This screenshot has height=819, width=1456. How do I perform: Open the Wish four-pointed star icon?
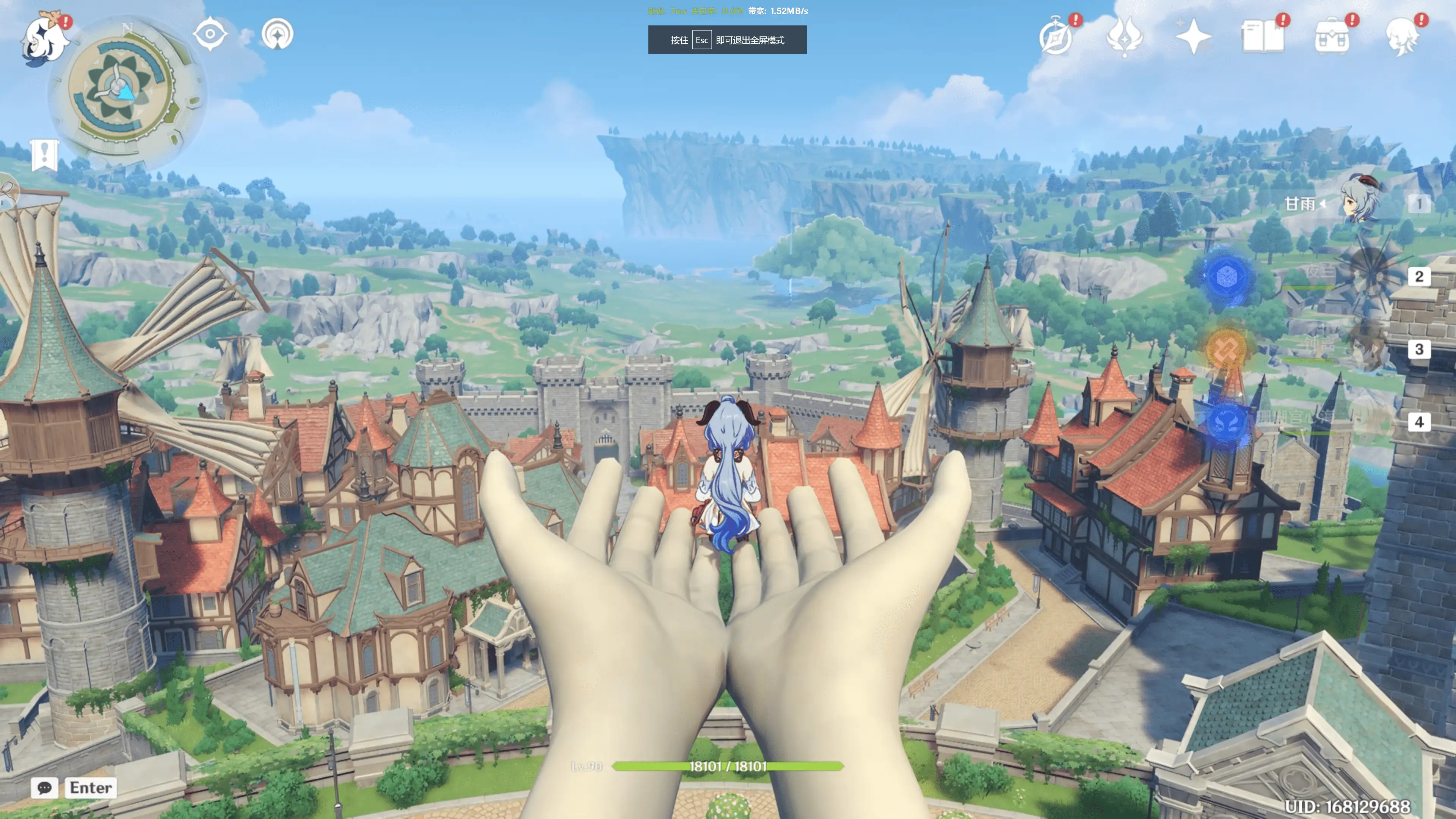[1192, 36]
